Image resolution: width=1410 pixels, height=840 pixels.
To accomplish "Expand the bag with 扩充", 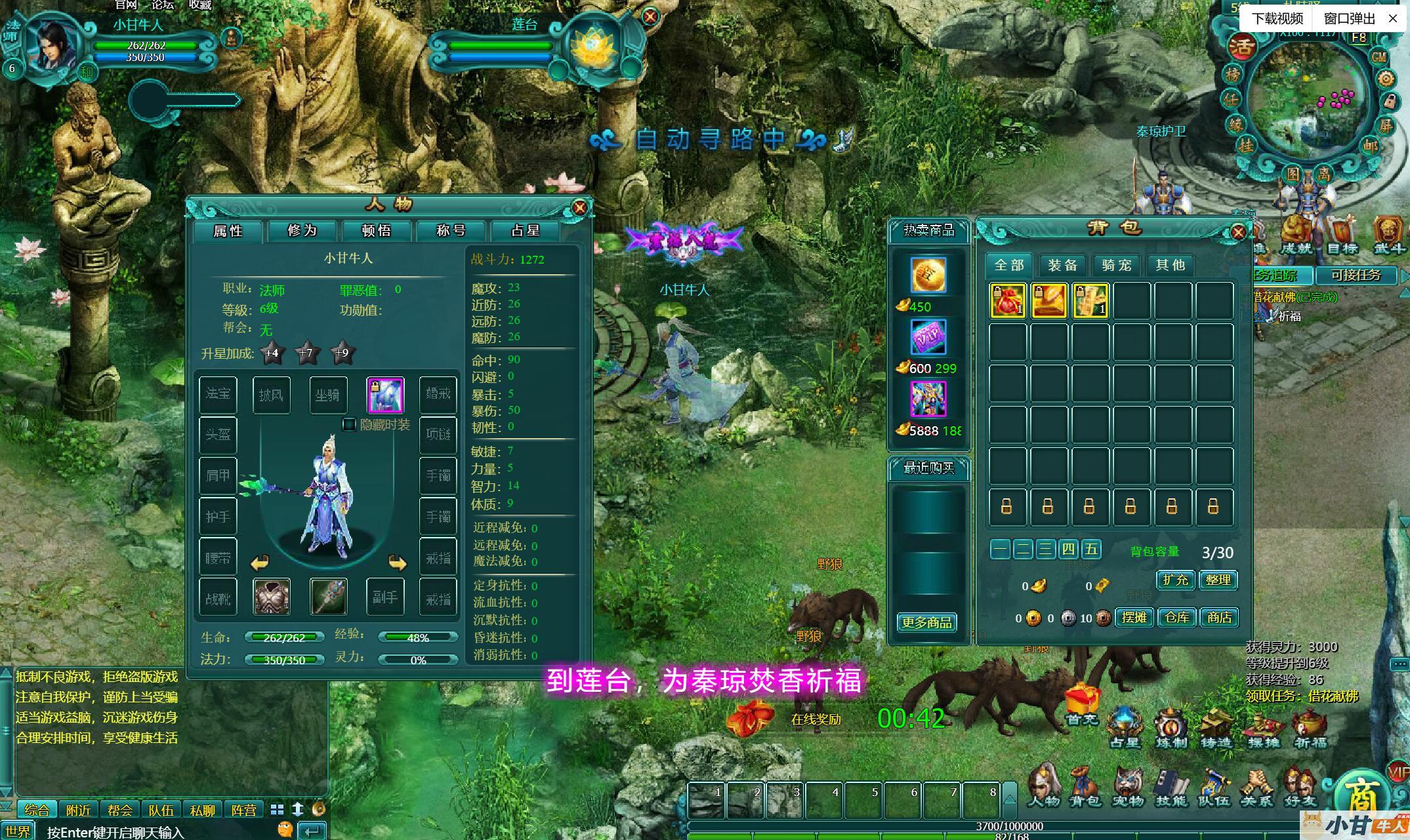I will click(1175, 580).
